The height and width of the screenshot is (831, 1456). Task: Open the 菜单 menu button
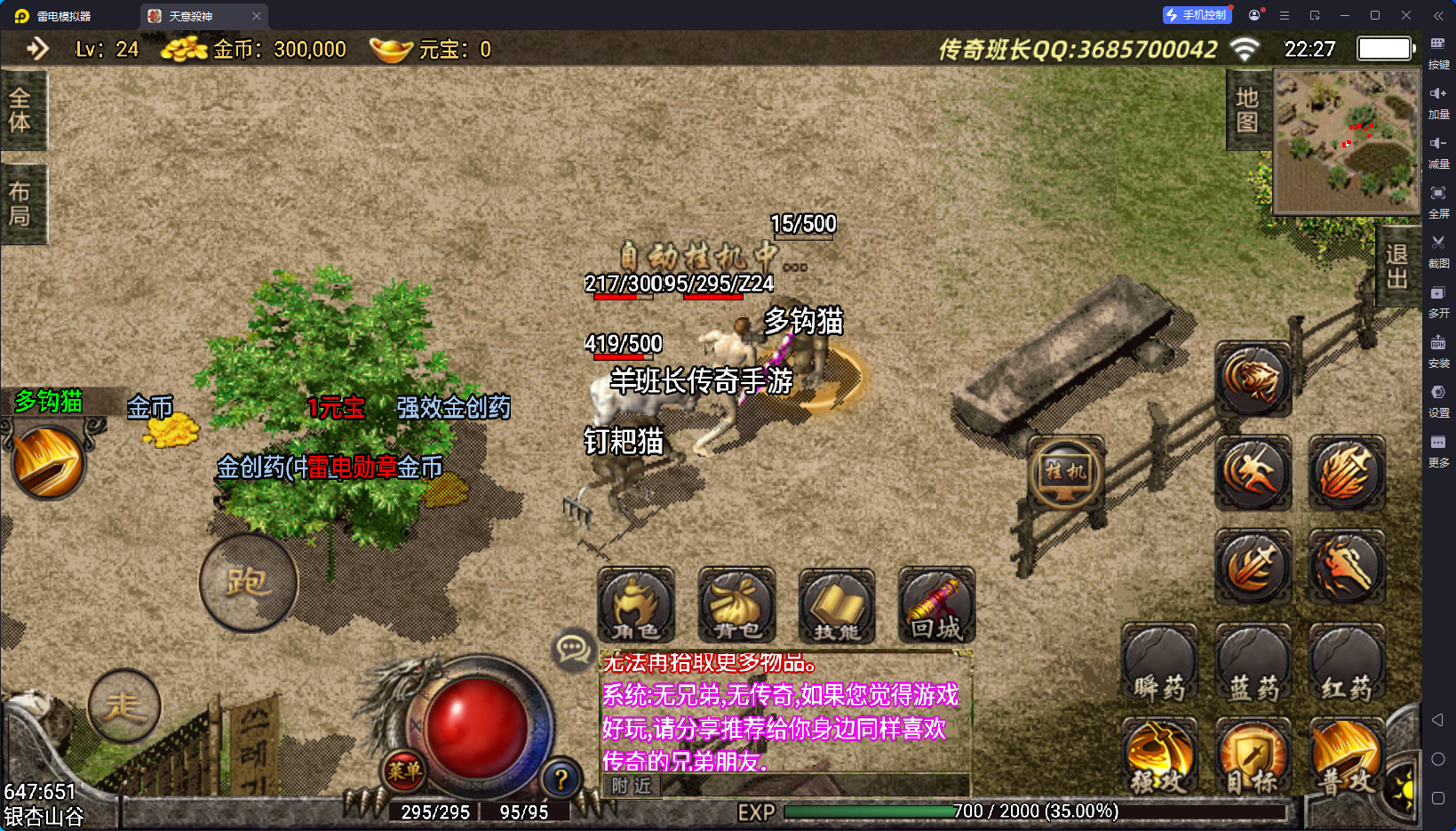pyautogui.click(x=404, y=771)
